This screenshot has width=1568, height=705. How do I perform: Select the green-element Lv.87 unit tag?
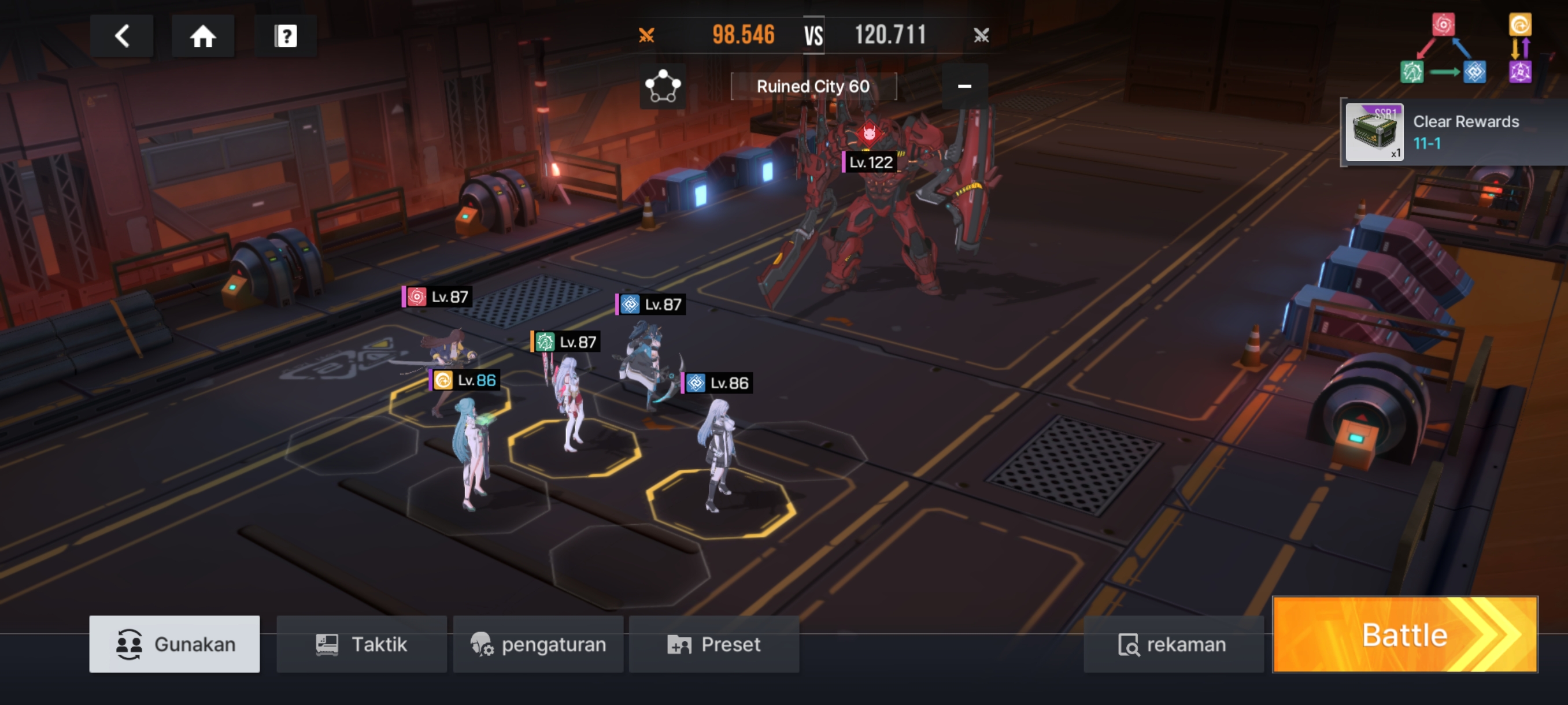pos(565,342)
